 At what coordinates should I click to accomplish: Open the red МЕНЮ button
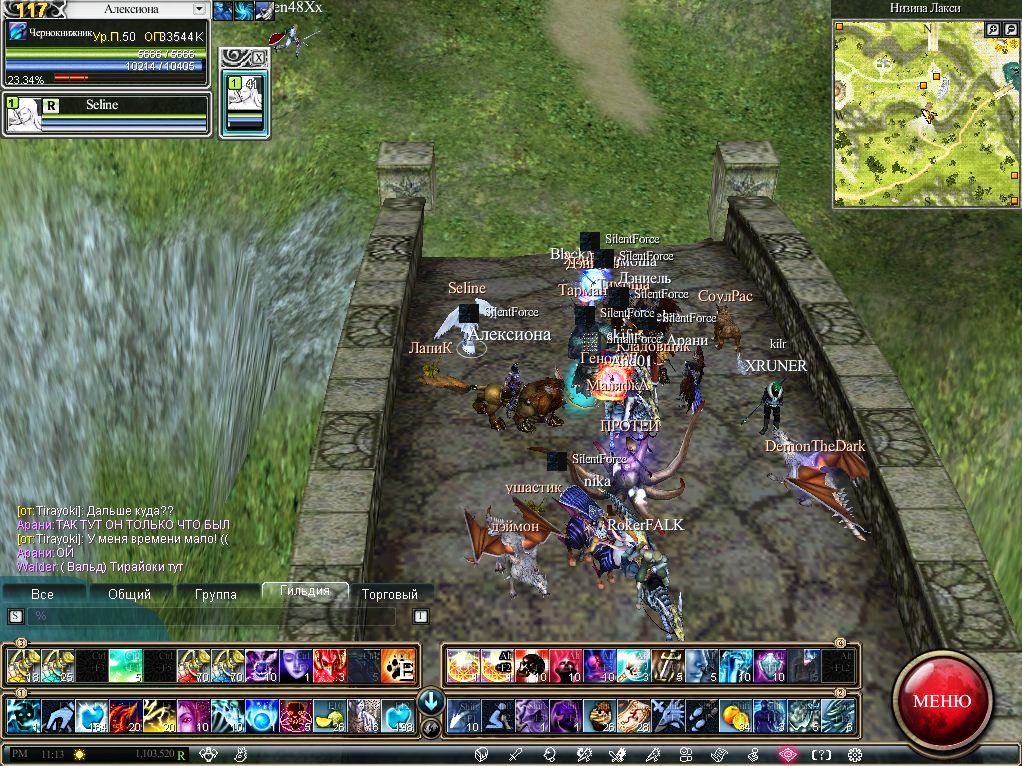941,701
